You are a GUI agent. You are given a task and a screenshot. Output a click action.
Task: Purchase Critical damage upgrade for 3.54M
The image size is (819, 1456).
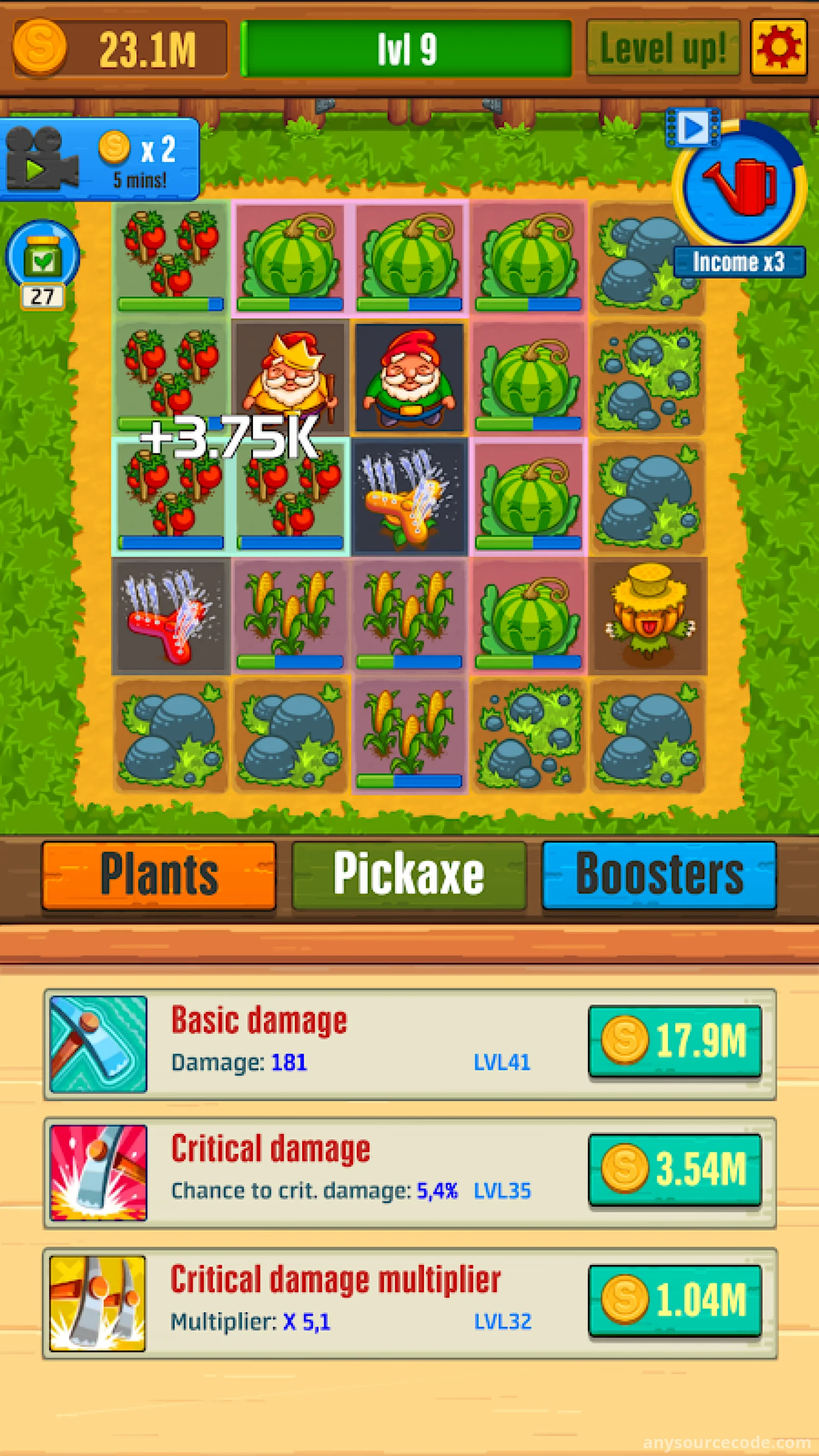coord(674,1169)
